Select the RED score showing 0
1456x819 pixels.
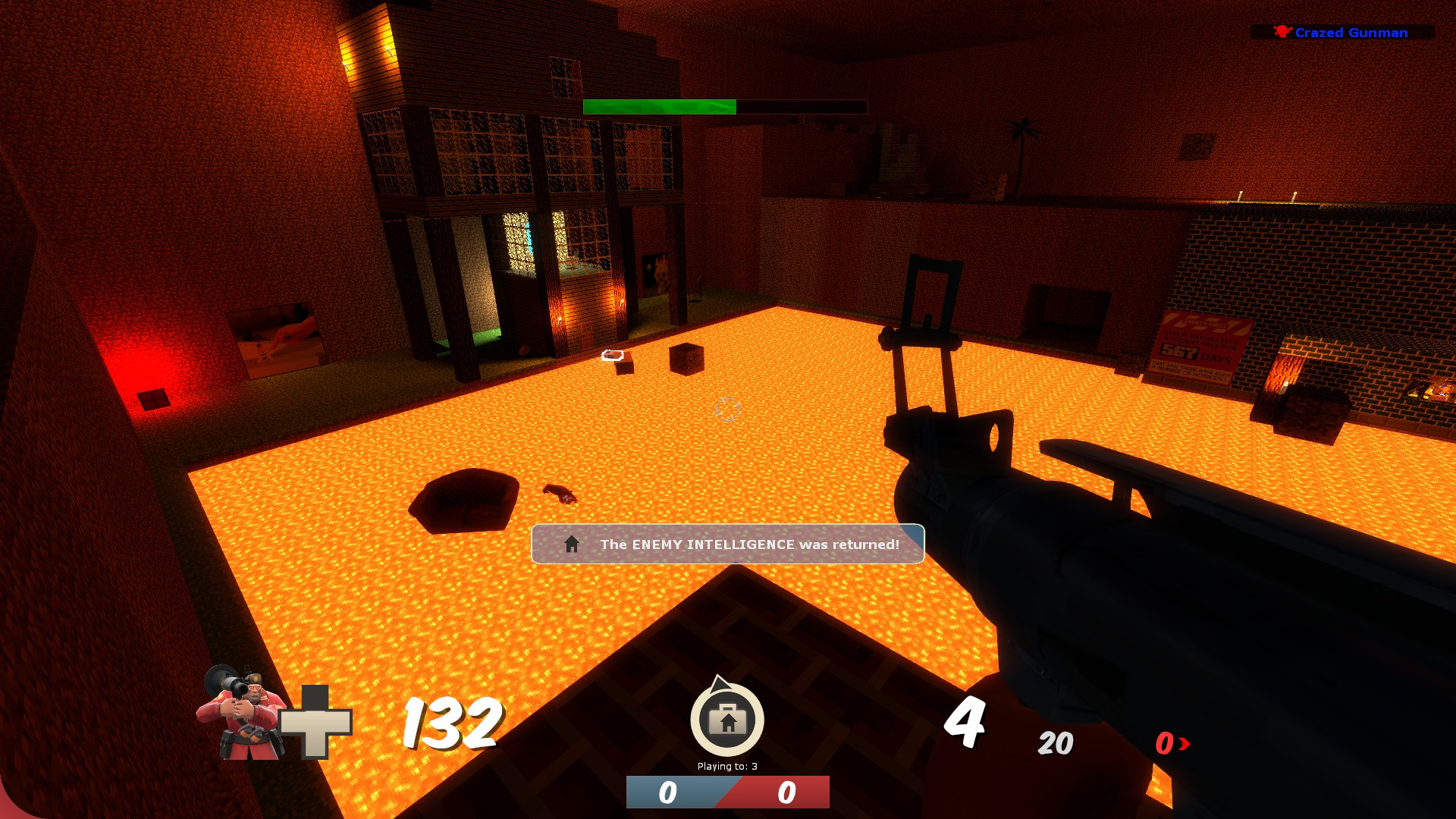tap(785, 791)
